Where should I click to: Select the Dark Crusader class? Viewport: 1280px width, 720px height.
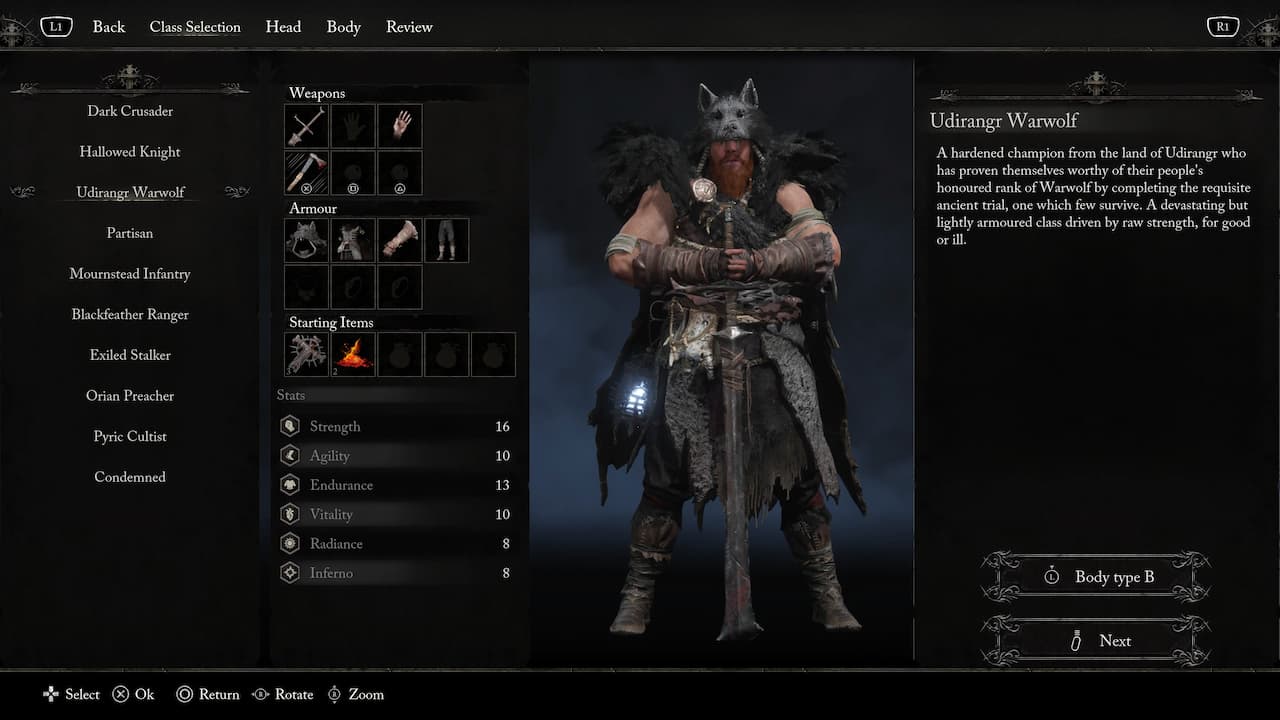click(129, 111)
